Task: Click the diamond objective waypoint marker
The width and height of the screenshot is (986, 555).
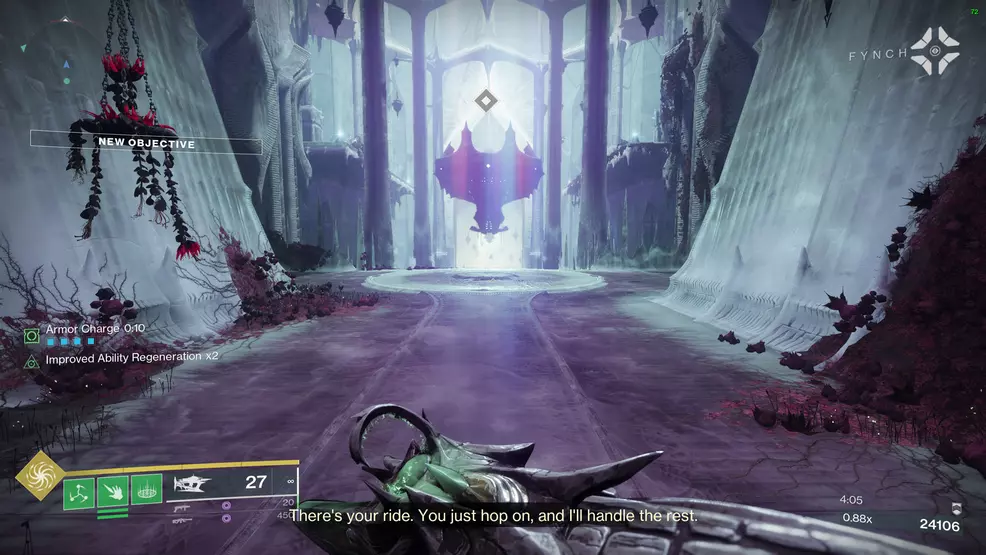Action: click(x=485, y=99)
